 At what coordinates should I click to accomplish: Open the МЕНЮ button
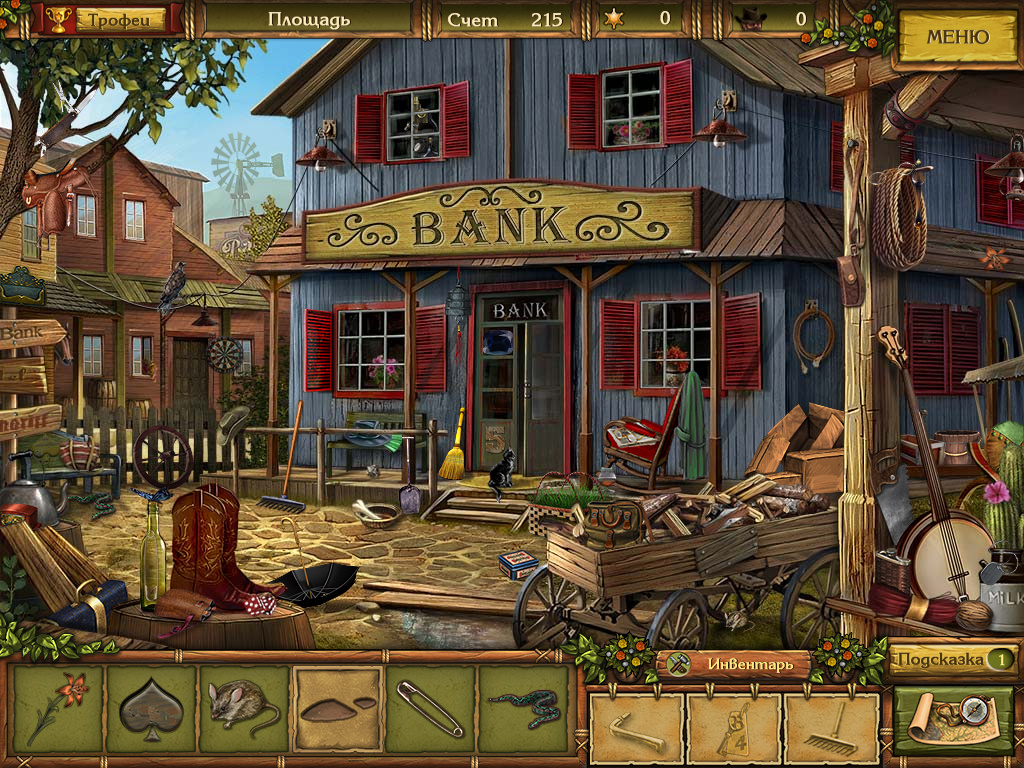pyautogui.click(x=957, y=38)
